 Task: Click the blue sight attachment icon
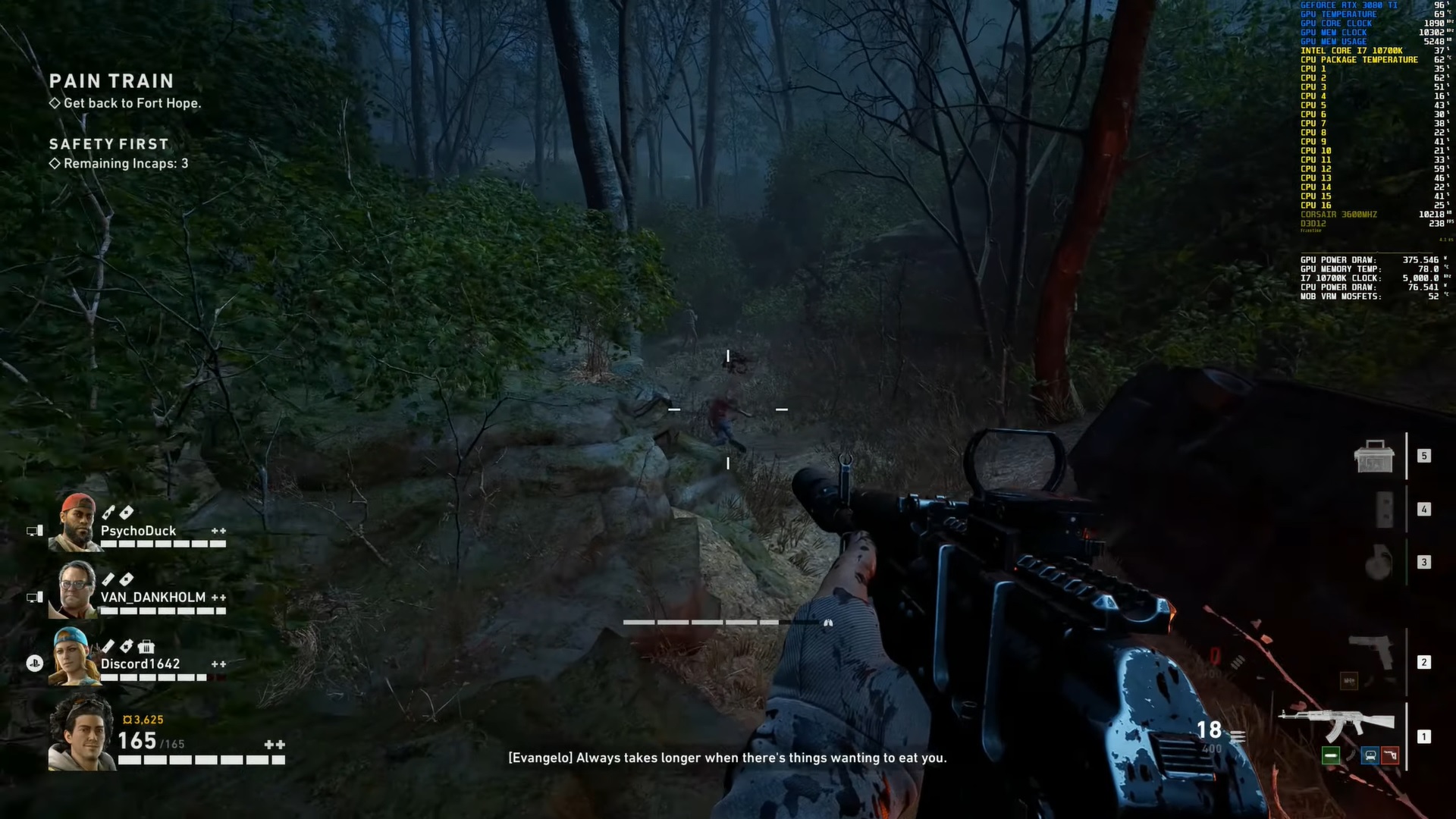[x=1370, y=755]
